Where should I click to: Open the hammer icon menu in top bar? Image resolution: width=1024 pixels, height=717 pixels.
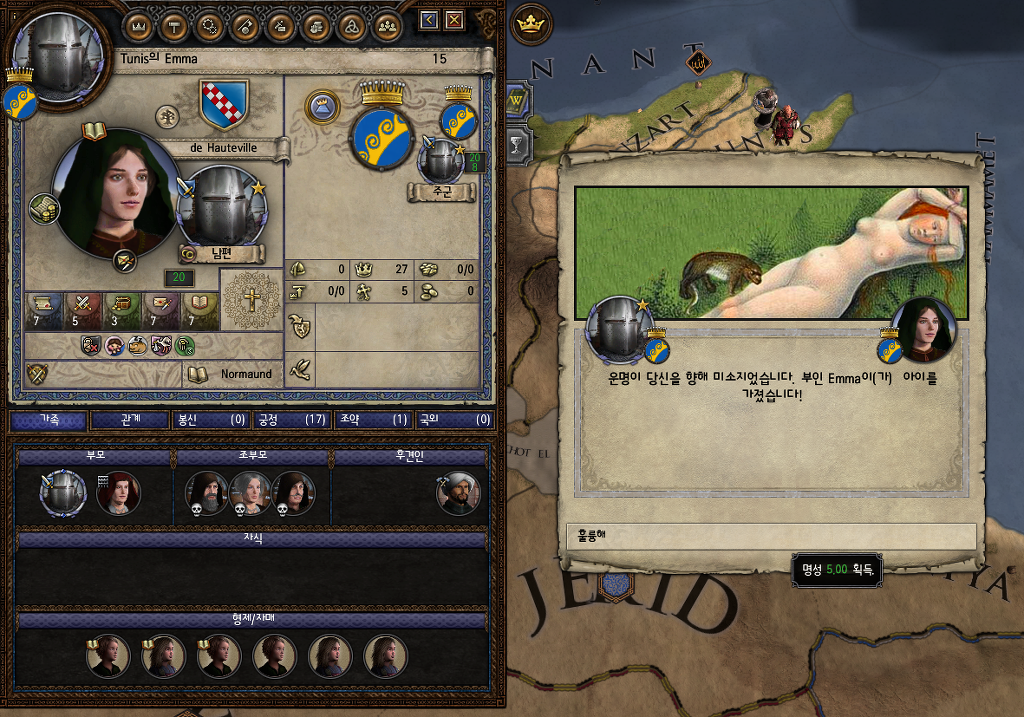click(173, 26)
